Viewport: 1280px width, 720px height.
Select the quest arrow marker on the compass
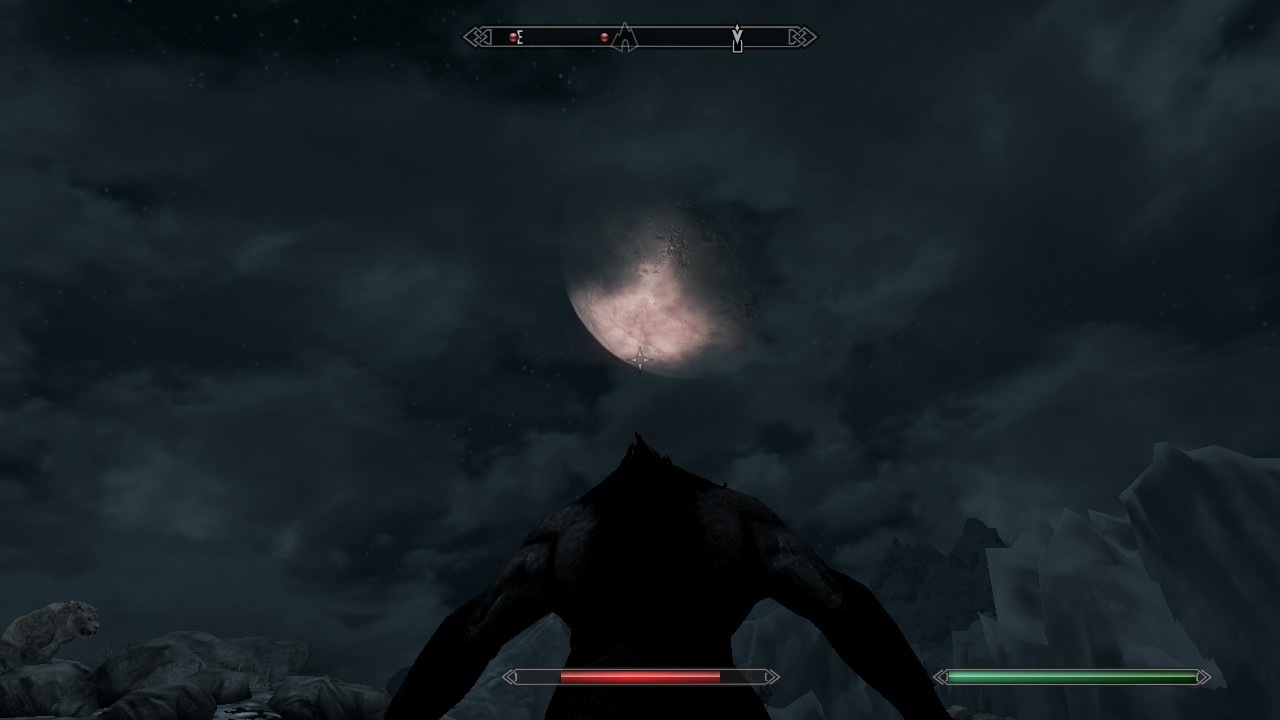pyautogui.click(x=737, y=38)
